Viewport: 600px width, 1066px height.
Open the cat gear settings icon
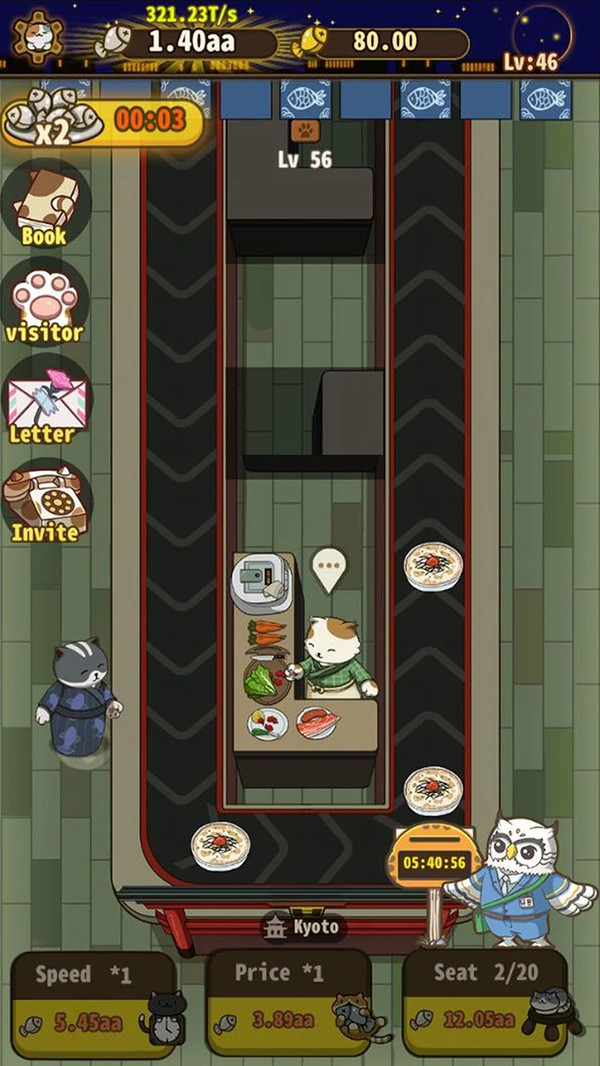(36, 40)
